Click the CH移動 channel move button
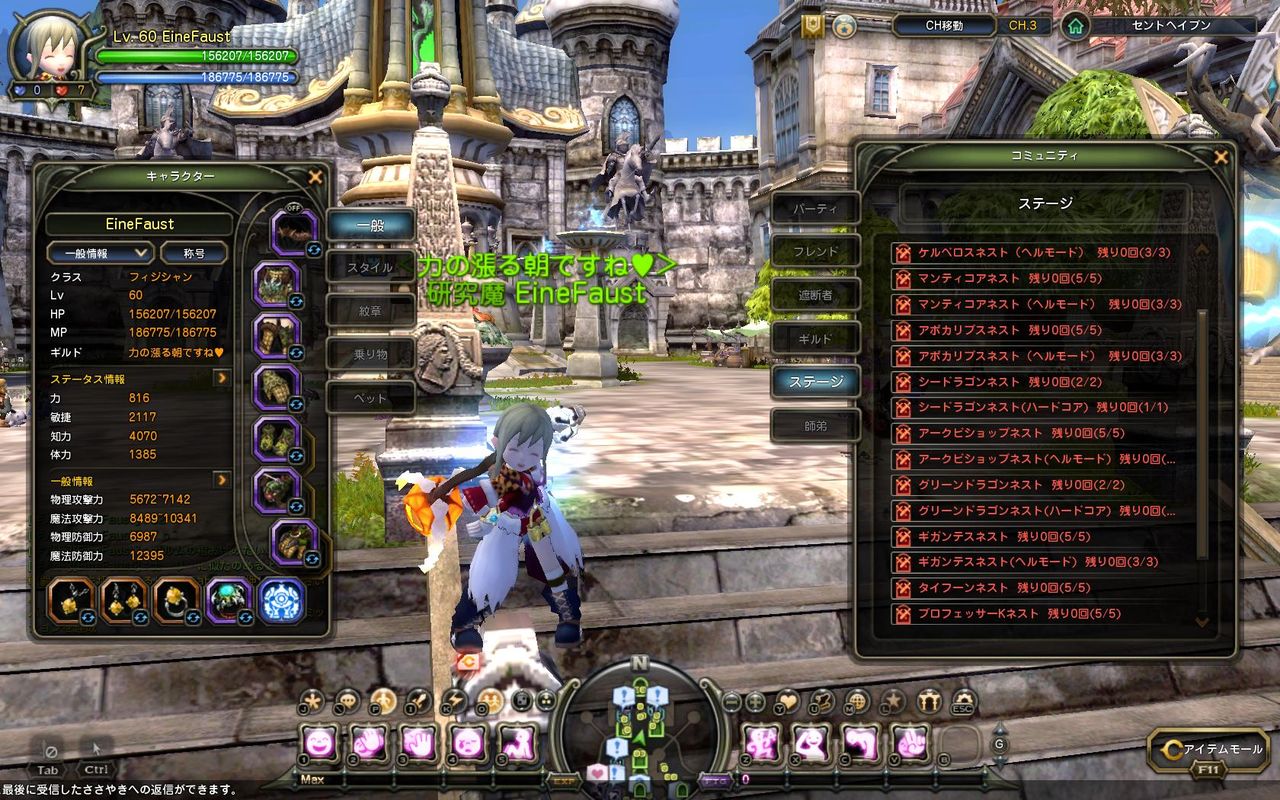 (x=944, y=26)
